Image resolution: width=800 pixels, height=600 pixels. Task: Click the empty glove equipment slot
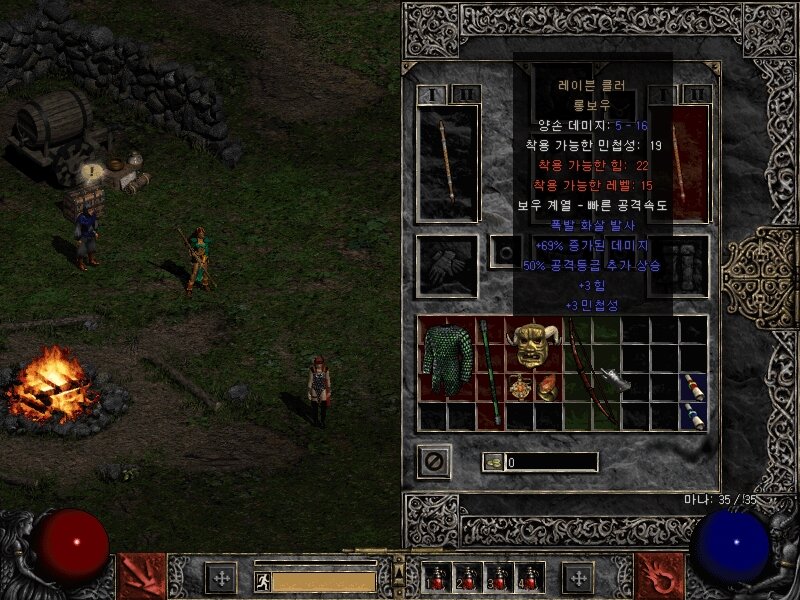point(448,266)
